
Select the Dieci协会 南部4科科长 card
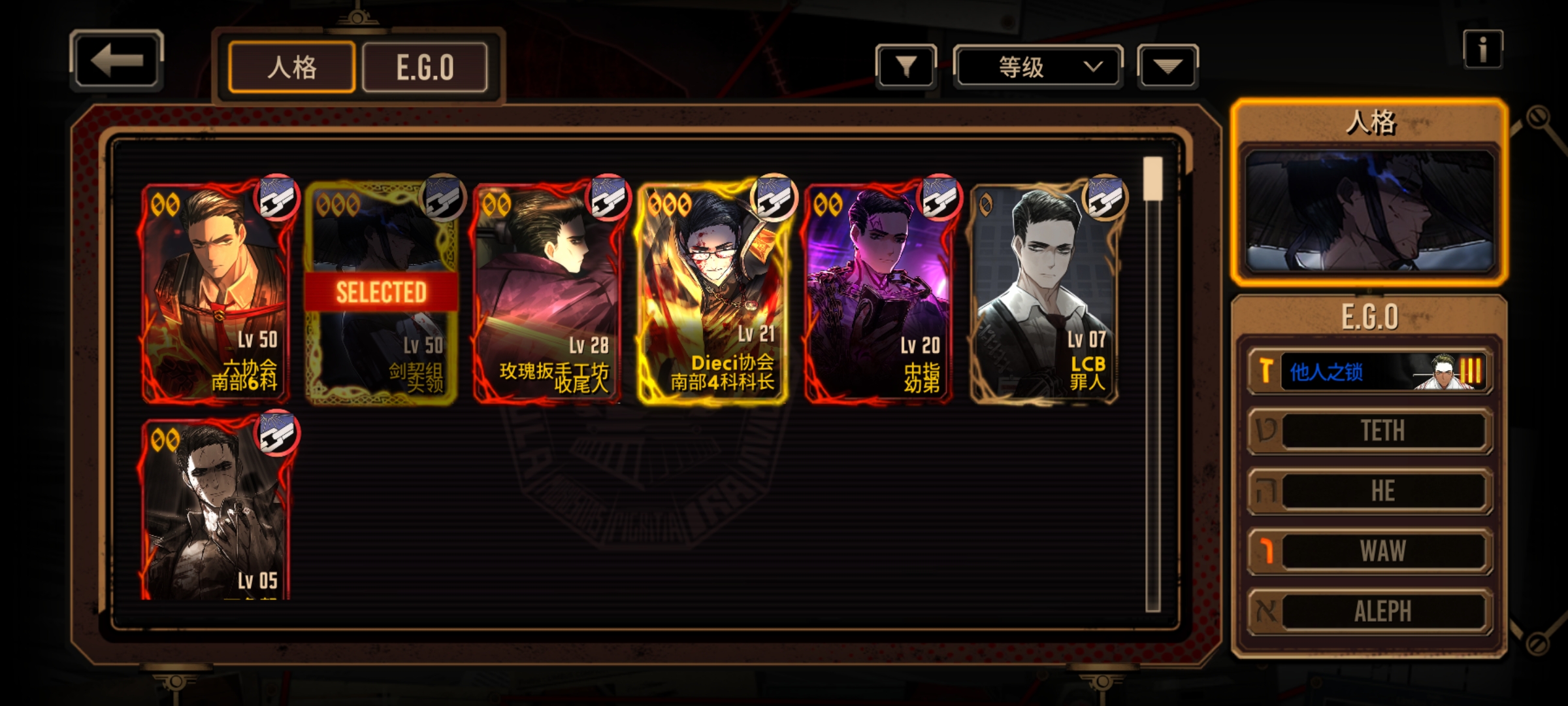(x=713, y=292)
